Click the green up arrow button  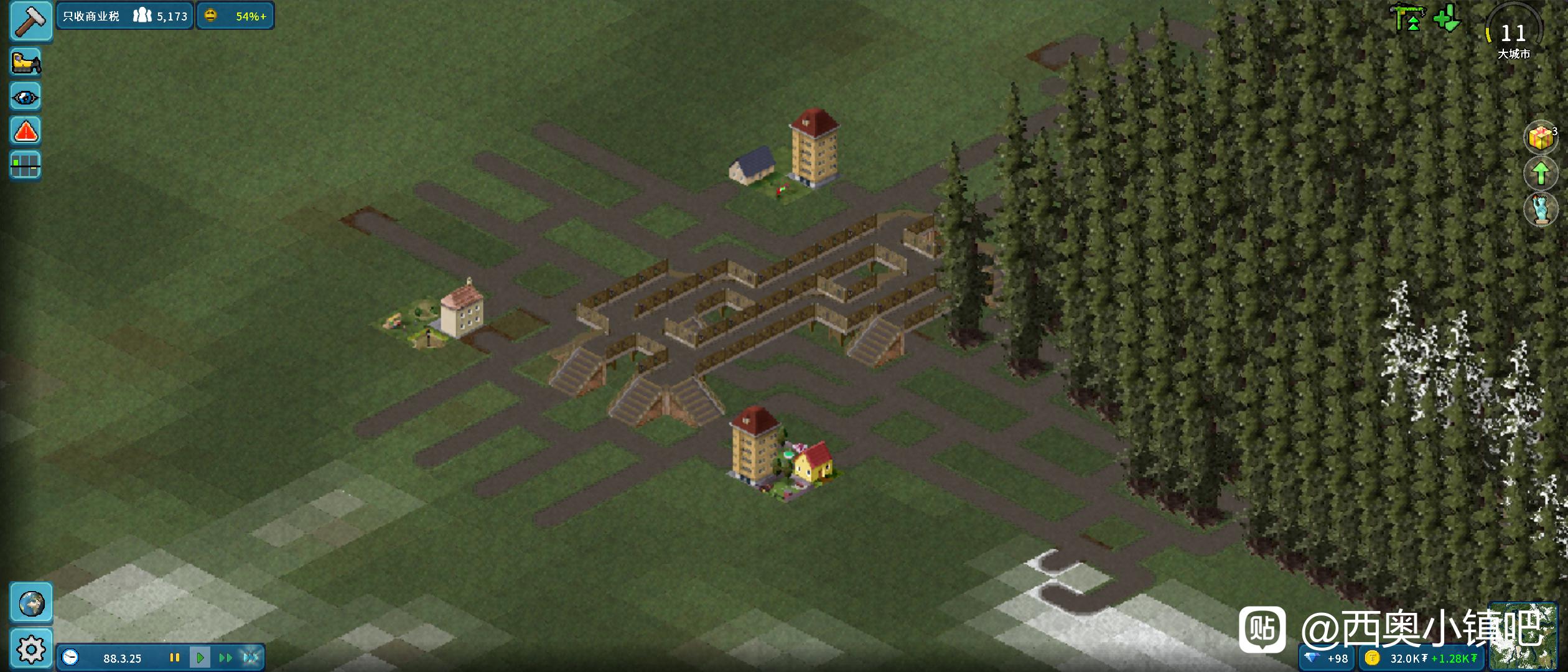click(x=1540, y=174)
